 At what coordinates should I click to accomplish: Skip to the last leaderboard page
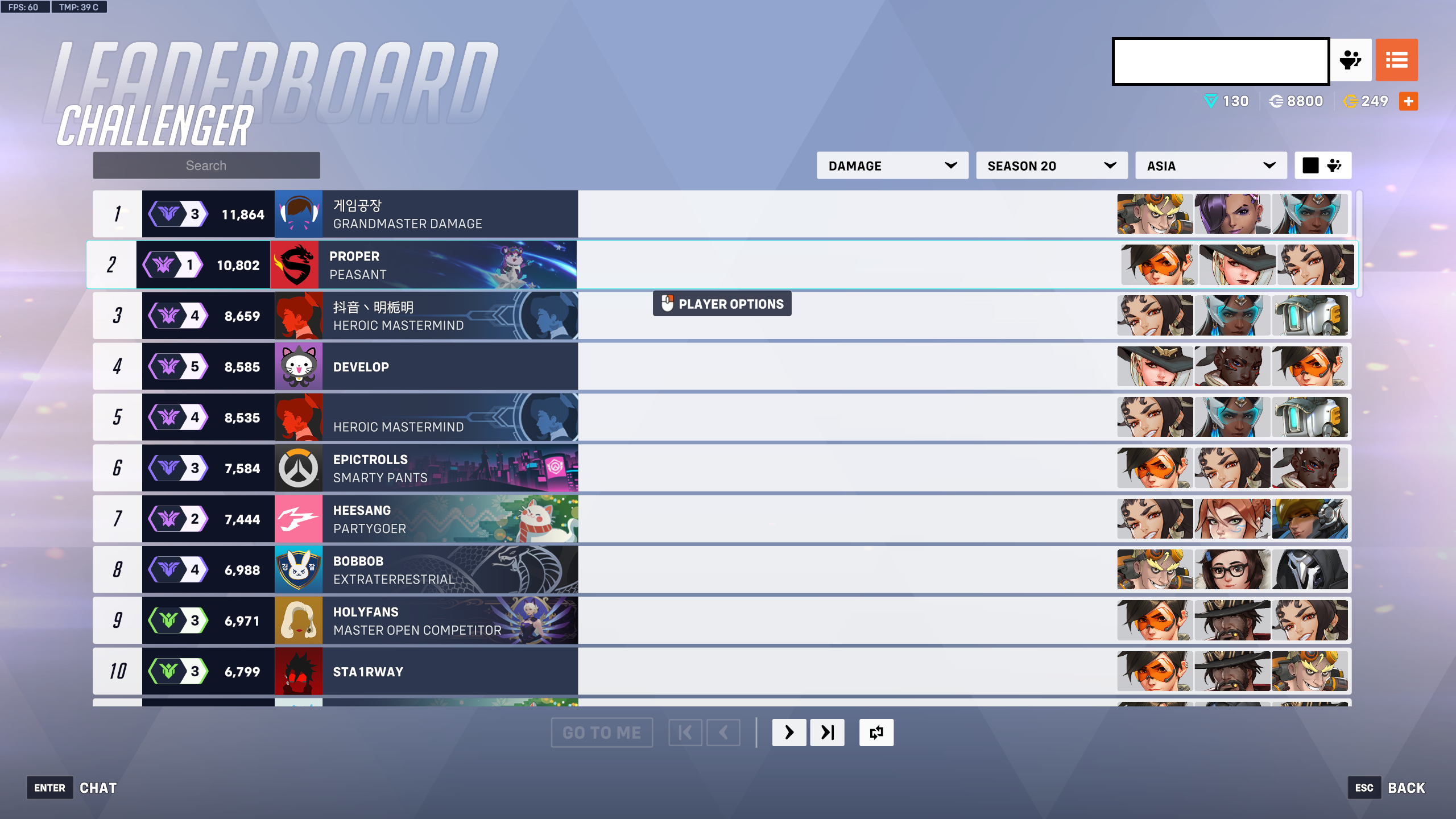tap(828, 733)
